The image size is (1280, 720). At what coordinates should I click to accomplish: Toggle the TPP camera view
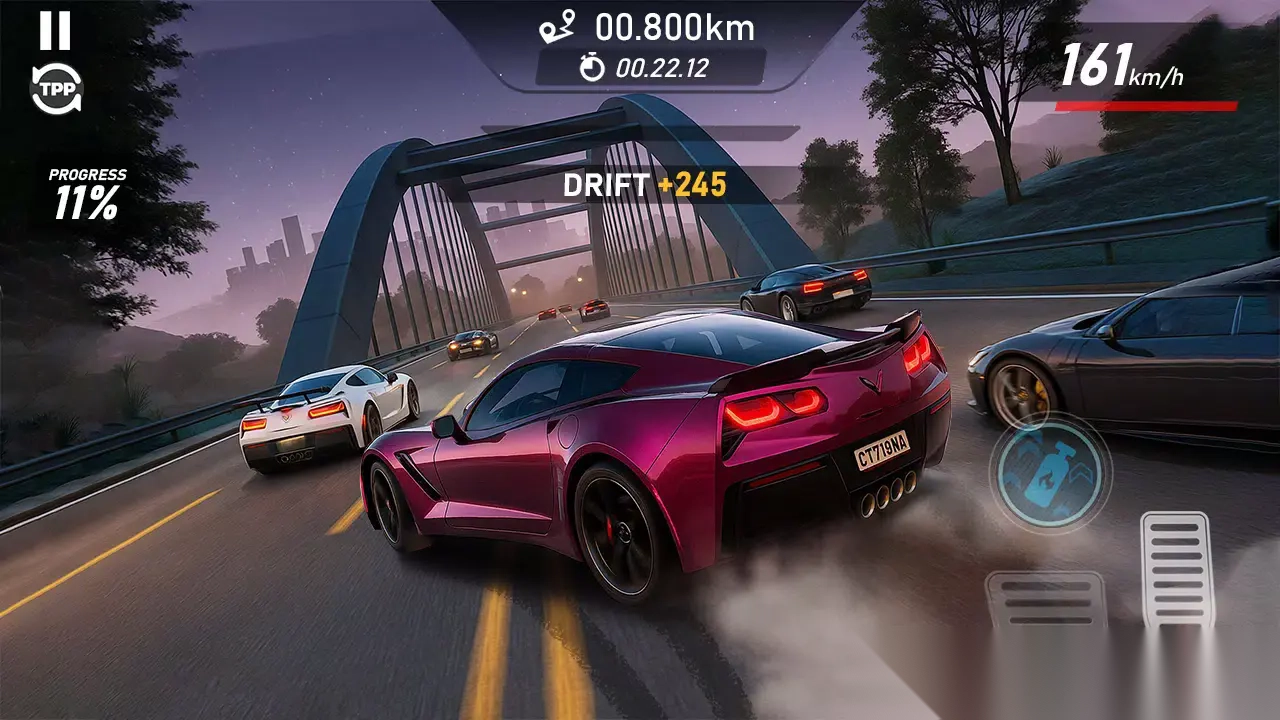tap(56, 90)
